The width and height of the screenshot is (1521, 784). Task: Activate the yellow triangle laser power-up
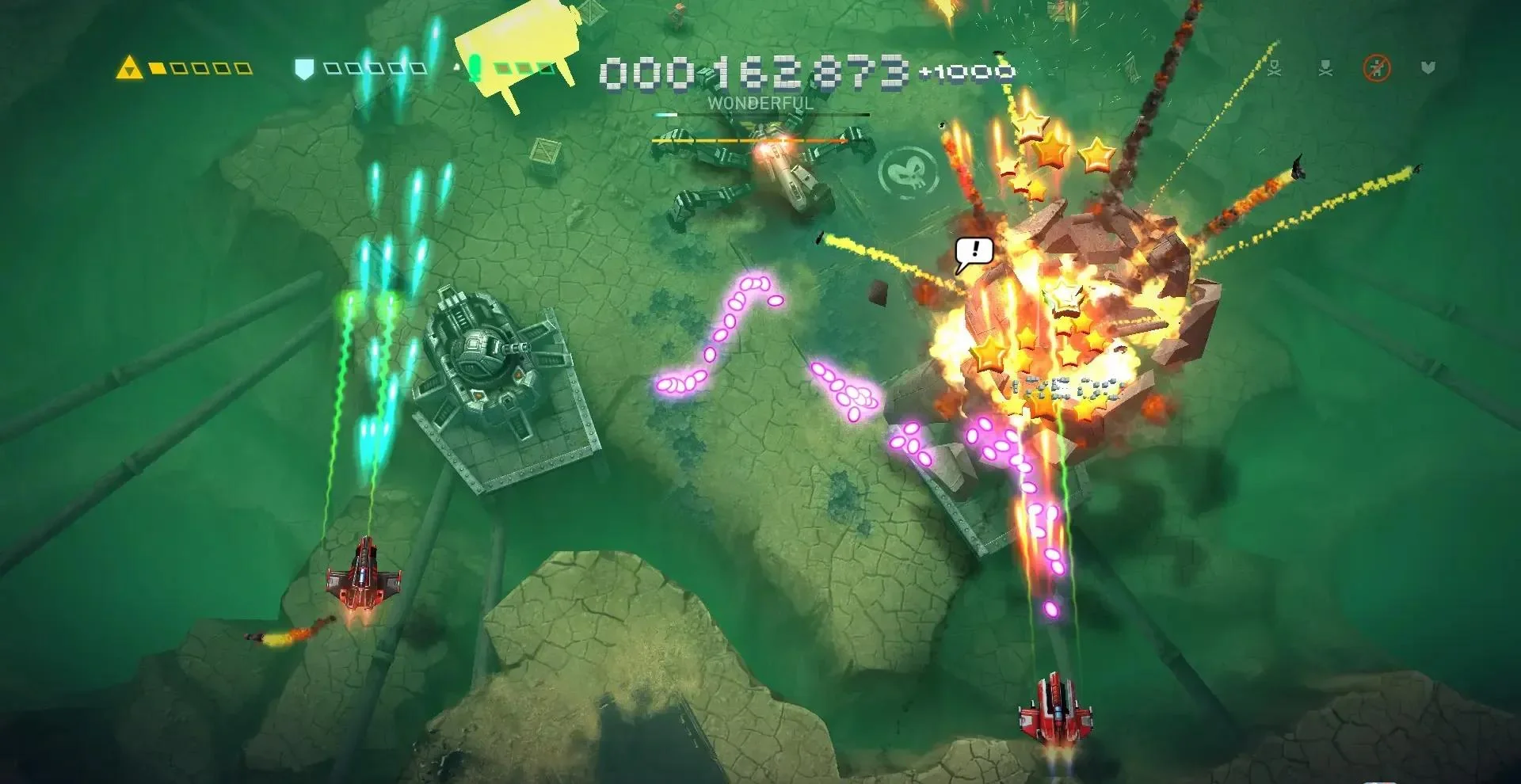(x=129, y=68)
